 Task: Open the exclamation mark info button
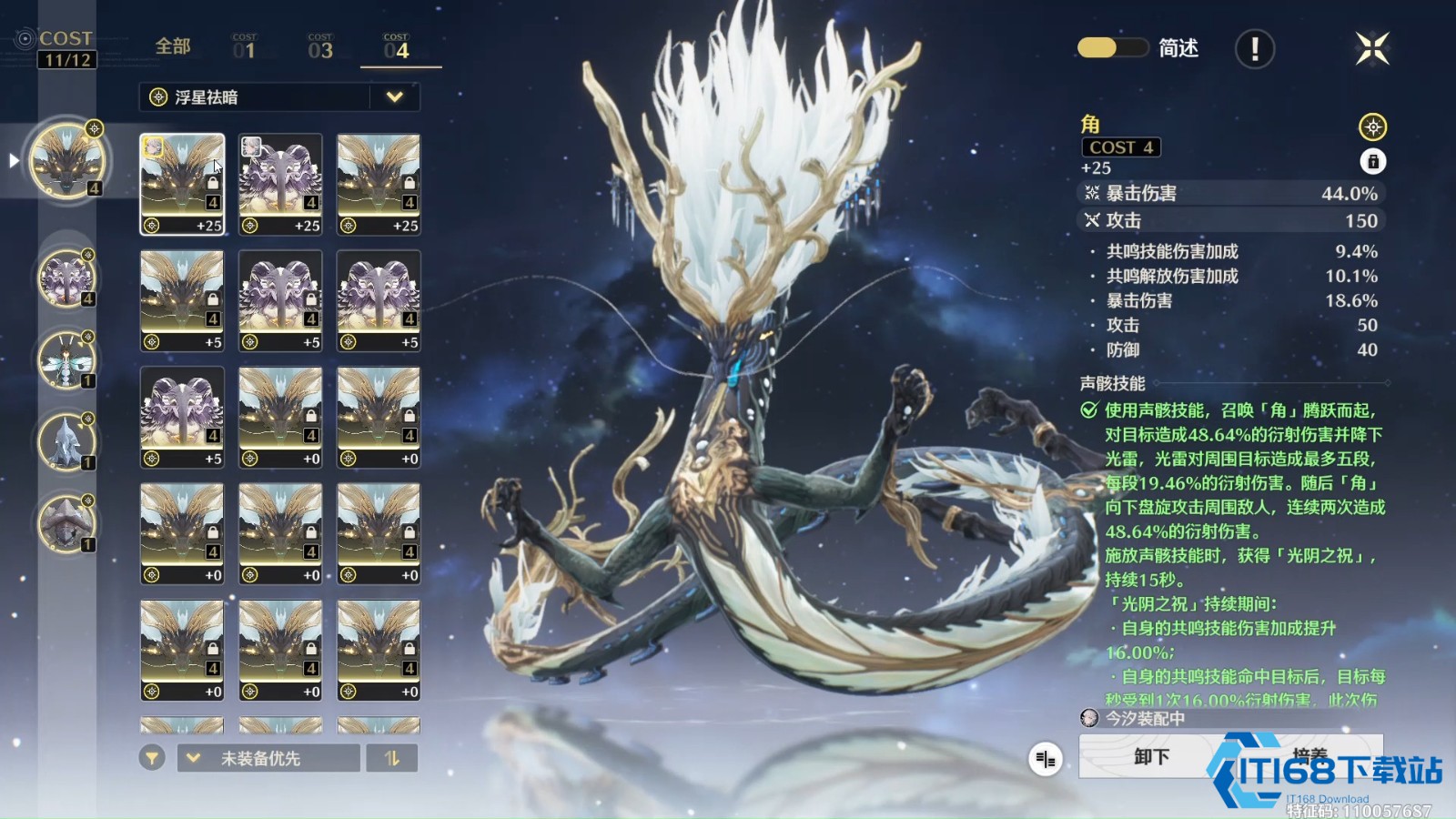pyautogui.click(x=1254, y=49)
